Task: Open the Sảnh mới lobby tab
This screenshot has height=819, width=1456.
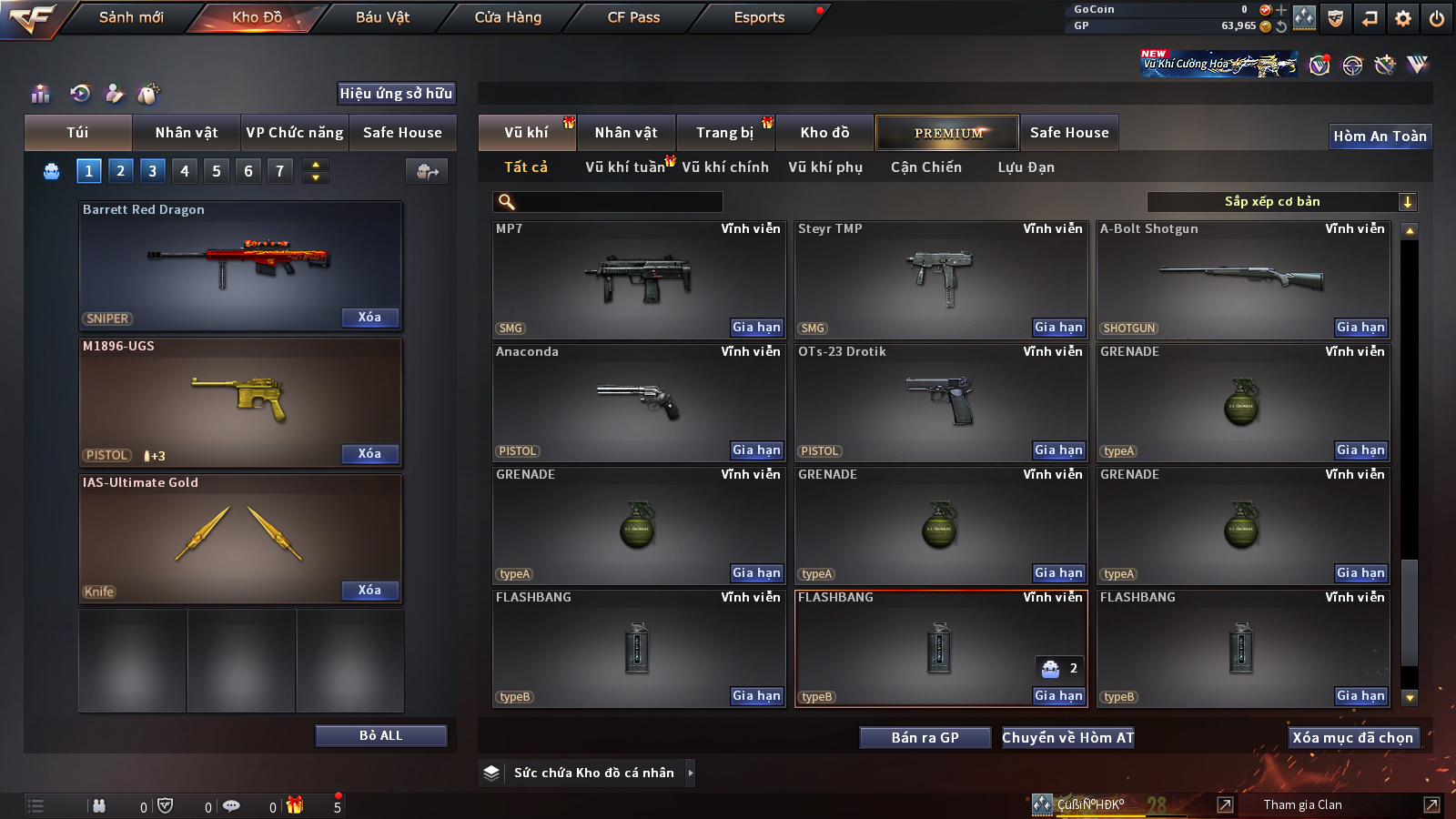Action: tap(131, 17)
